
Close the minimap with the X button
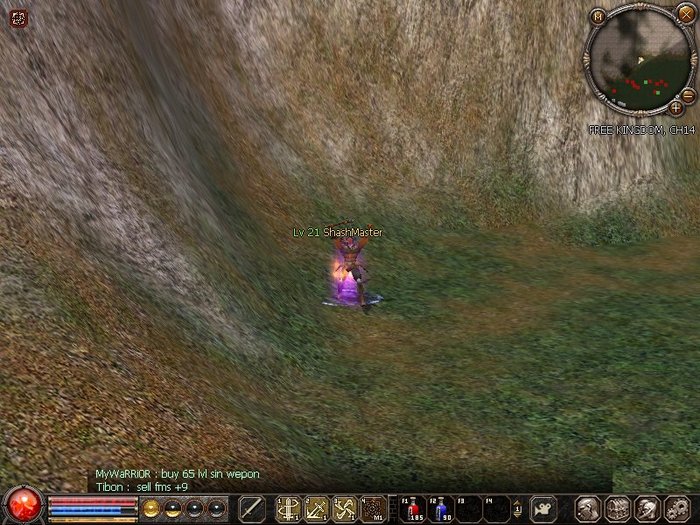(x=685, y=13)
